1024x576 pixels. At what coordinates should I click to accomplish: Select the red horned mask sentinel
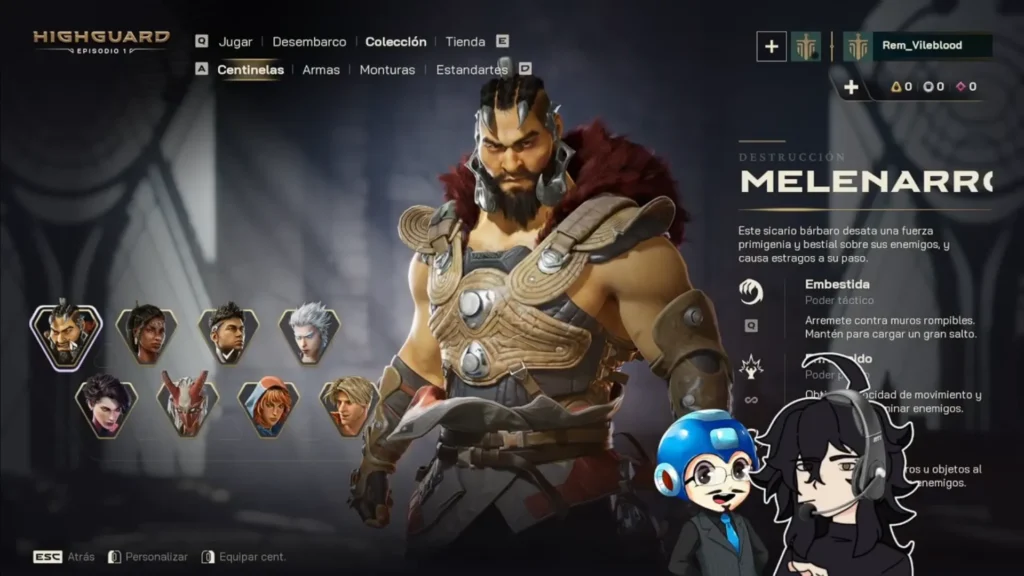187,405
